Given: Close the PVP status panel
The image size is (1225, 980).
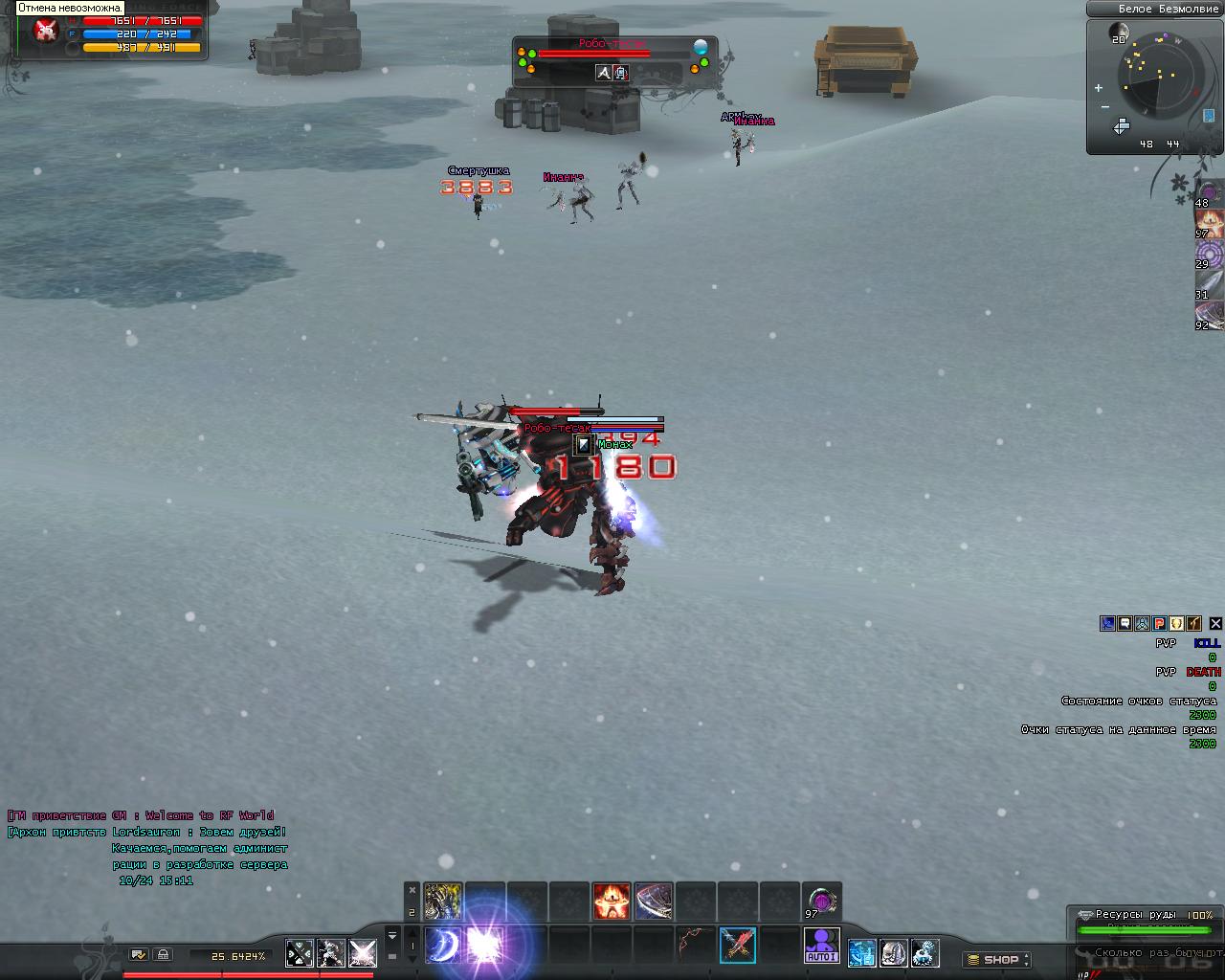Looking at the screenshot, I should click(x=1215, y=623).
